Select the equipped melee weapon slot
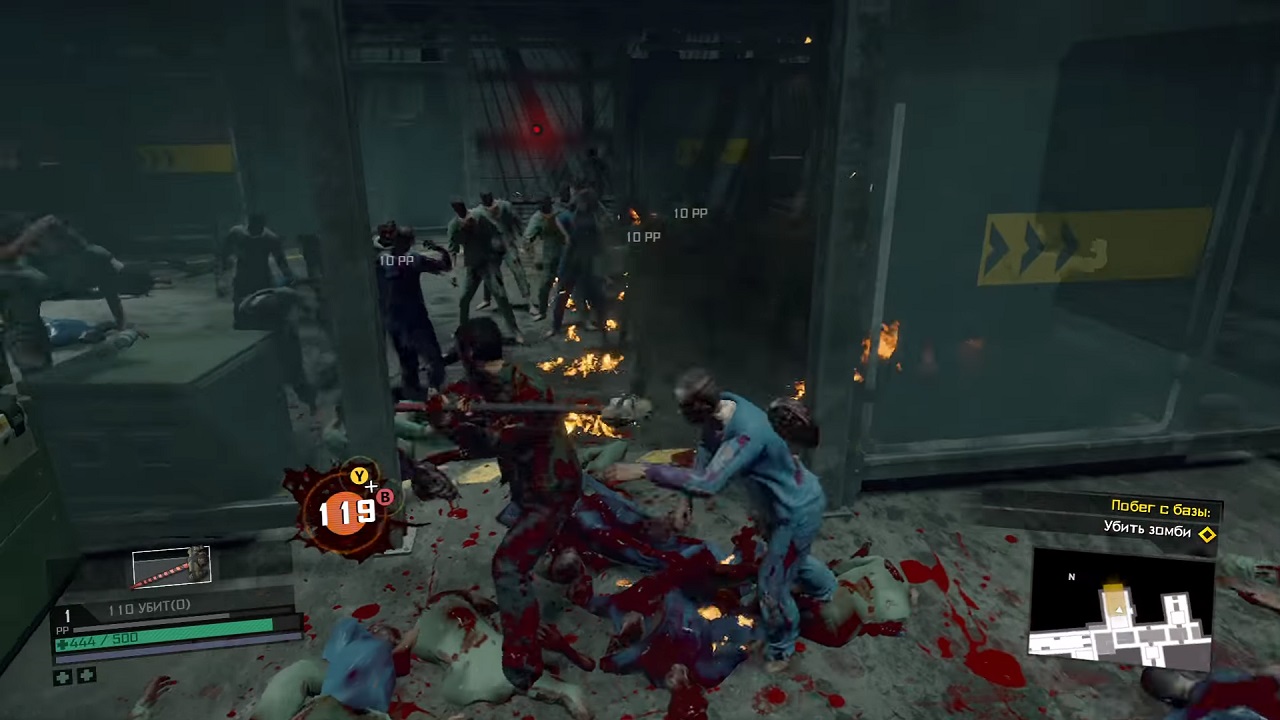Viewport: 1280px width, 720px height. (171, 567)
